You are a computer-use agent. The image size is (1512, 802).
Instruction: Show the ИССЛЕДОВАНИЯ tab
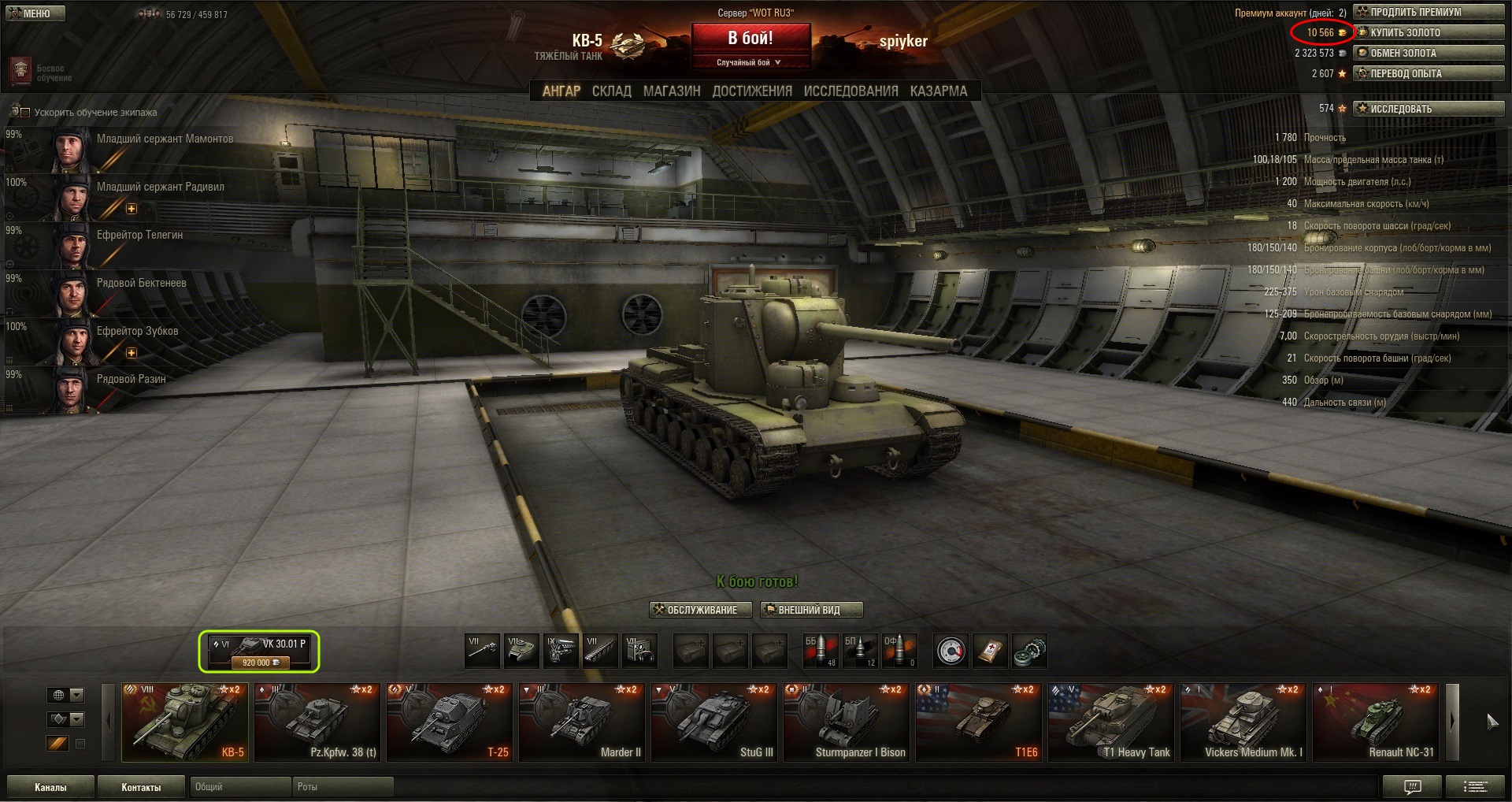(850, 91)
